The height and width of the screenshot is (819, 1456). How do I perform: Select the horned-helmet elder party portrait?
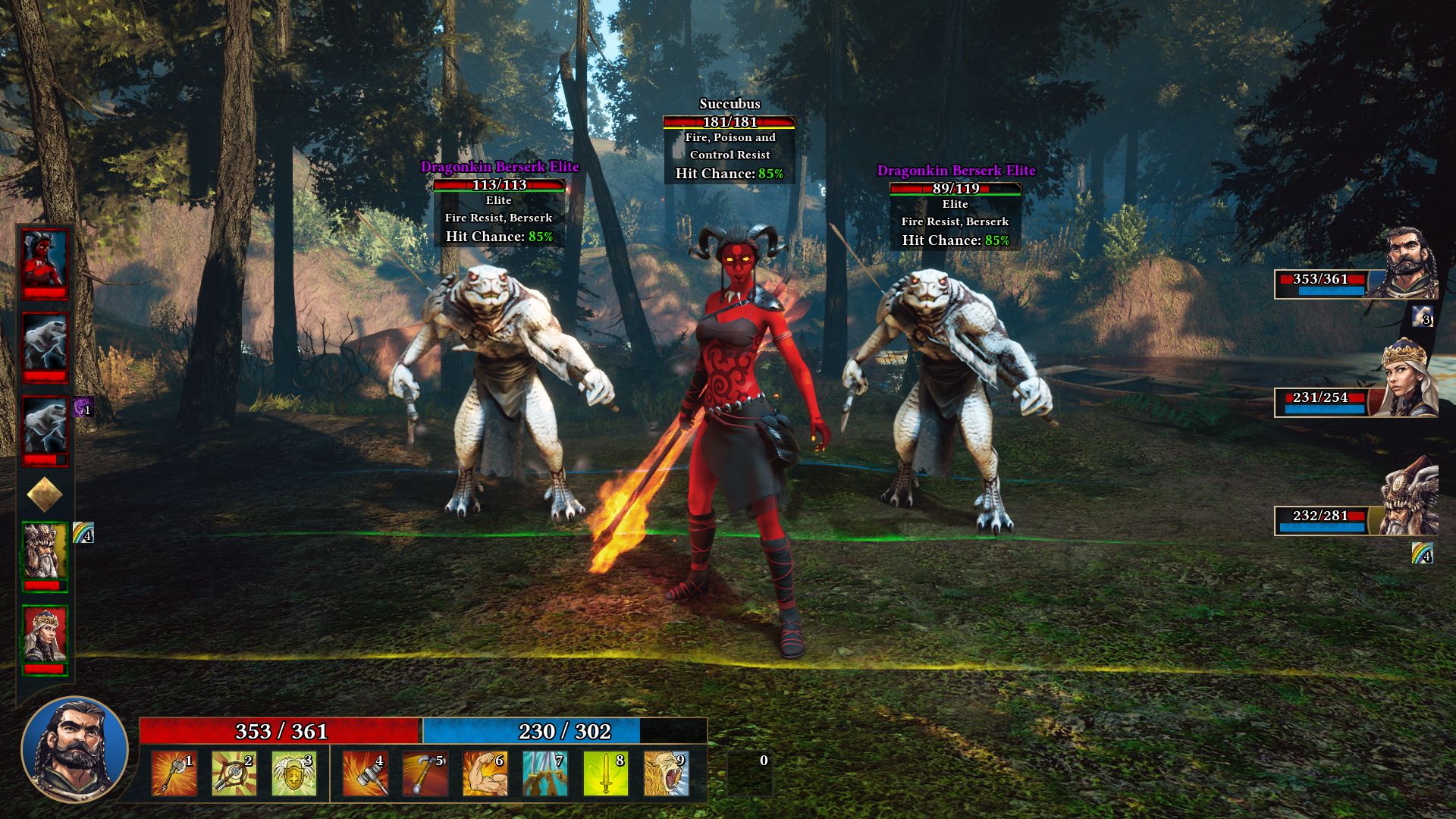coord(1409,498)
